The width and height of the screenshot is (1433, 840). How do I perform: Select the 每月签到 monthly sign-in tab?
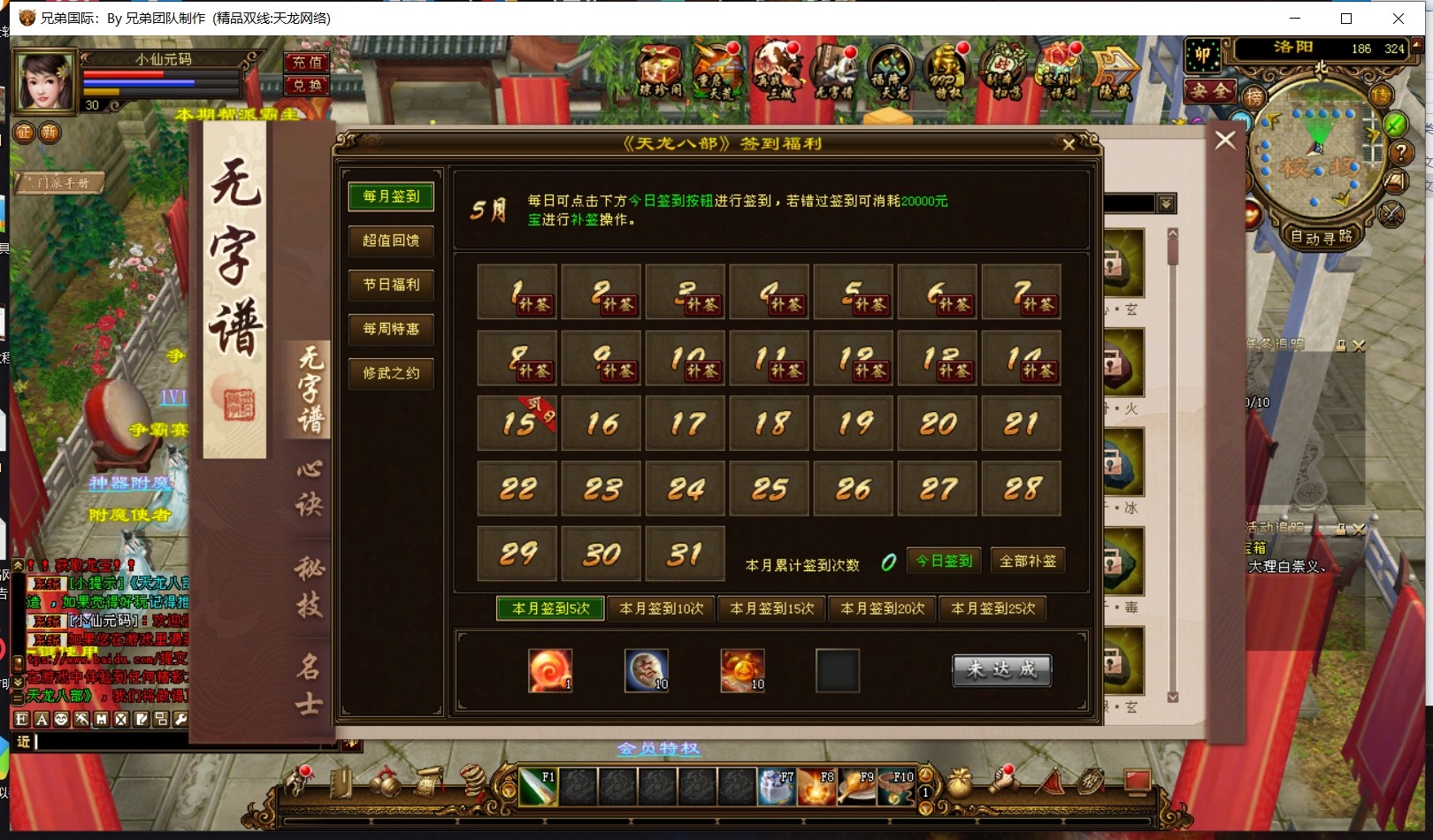coord(391,196)
